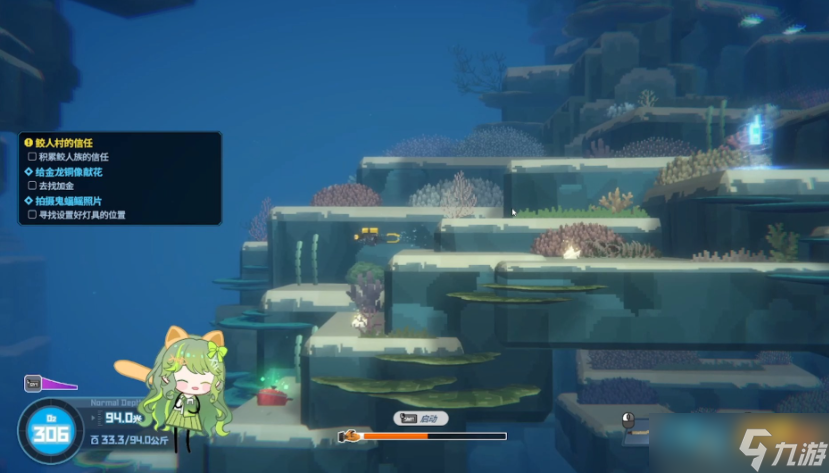Toggle the 寻找设置好灯具的位置 objective checkbox
Image resolution: width=829 pixels, height=473 pixels.
33,214
